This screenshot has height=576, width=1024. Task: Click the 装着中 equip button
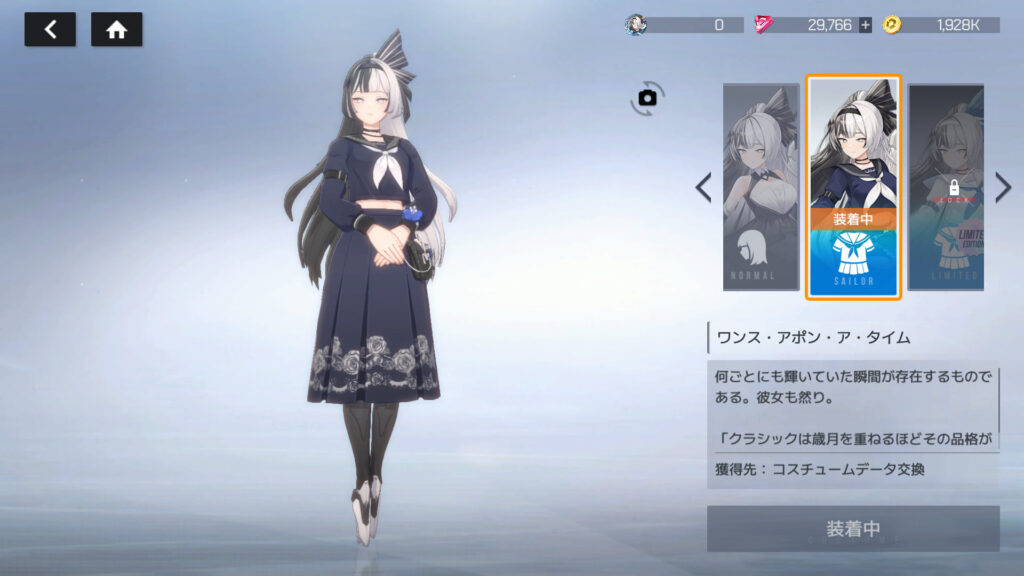[x=853, y=528]
